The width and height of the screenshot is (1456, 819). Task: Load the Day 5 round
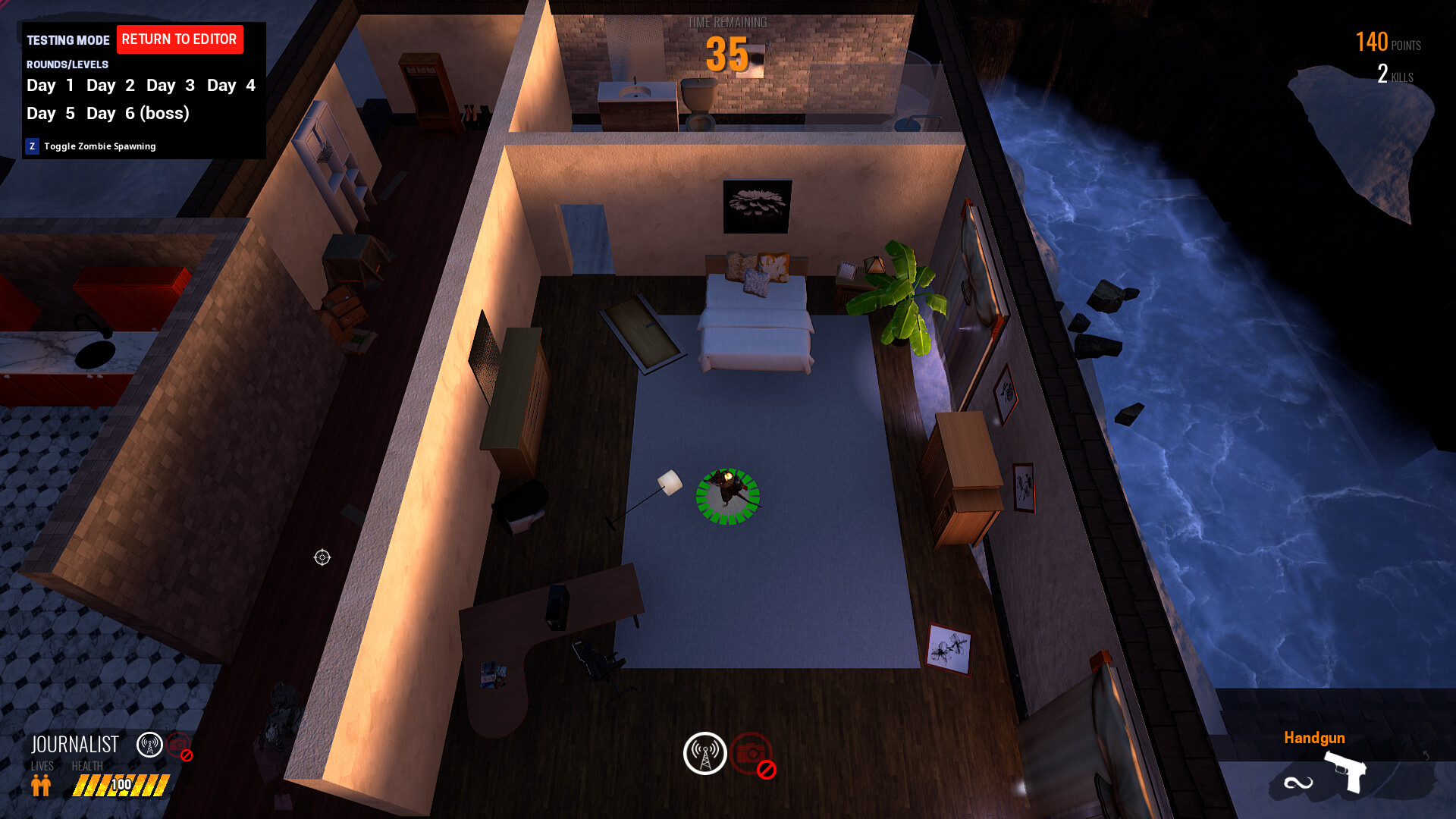50,114
